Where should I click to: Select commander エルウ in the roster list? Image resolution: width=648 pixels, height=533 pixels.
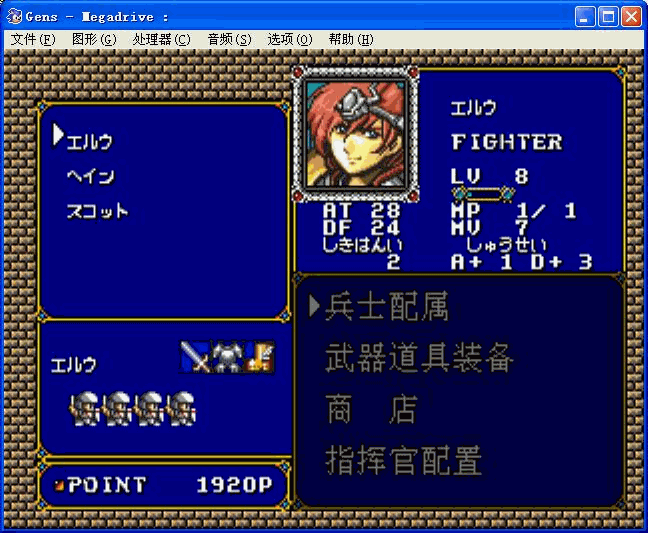click(90, 141)
